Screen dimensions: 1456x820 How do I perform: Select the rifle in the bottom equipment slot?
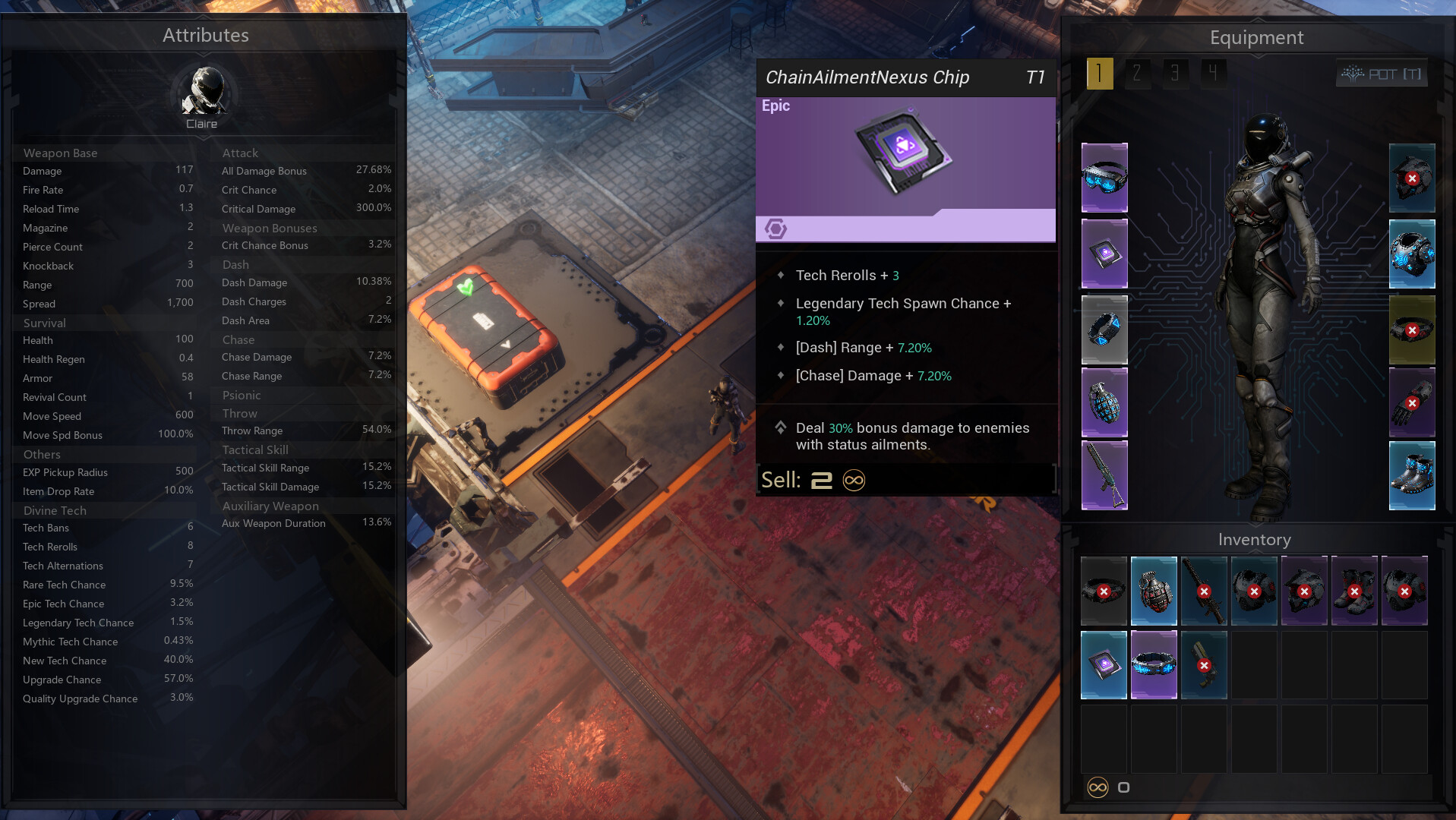pyautogui.click(x=1104, y=475)
